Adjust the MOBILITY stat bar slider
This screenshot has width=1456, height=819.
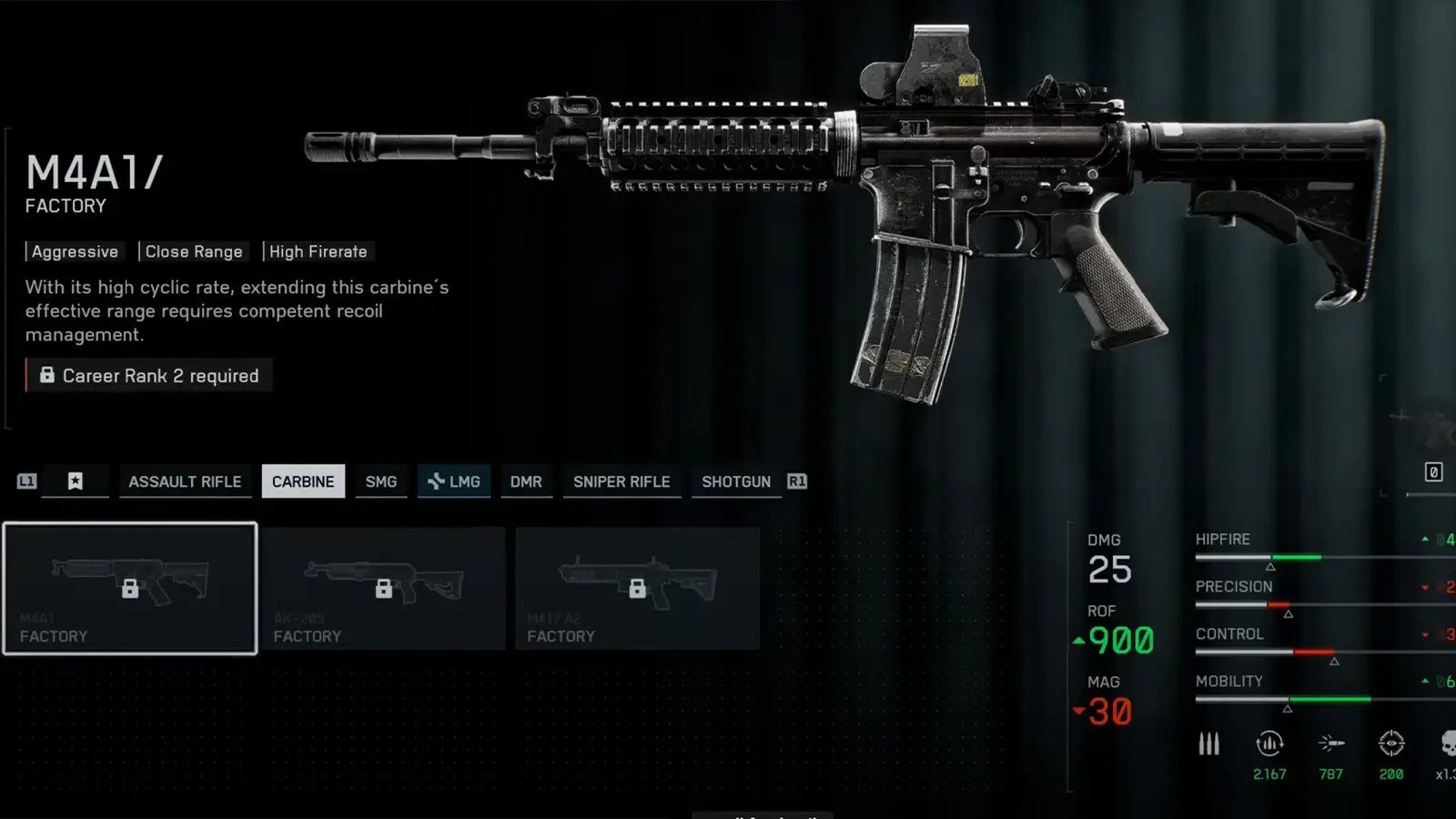pyautogui.click(x=1288, y=704)
